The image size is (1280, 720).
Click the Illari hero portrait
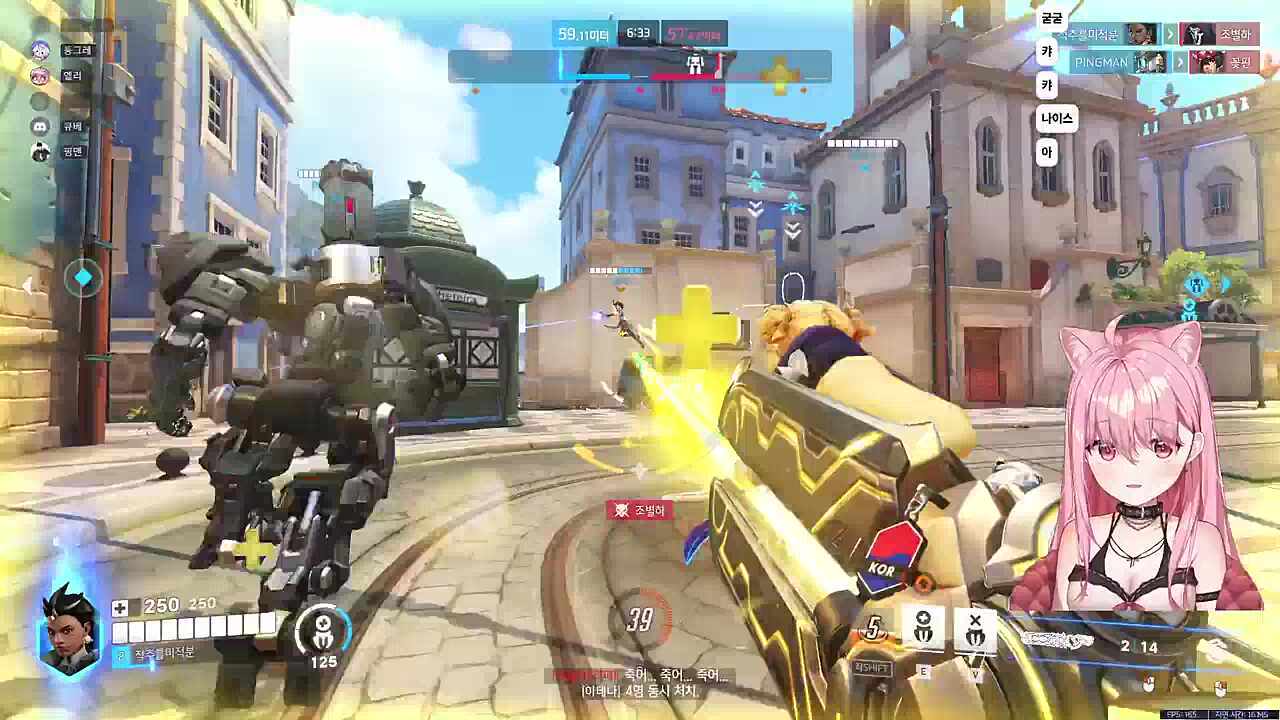click(69, 630)
